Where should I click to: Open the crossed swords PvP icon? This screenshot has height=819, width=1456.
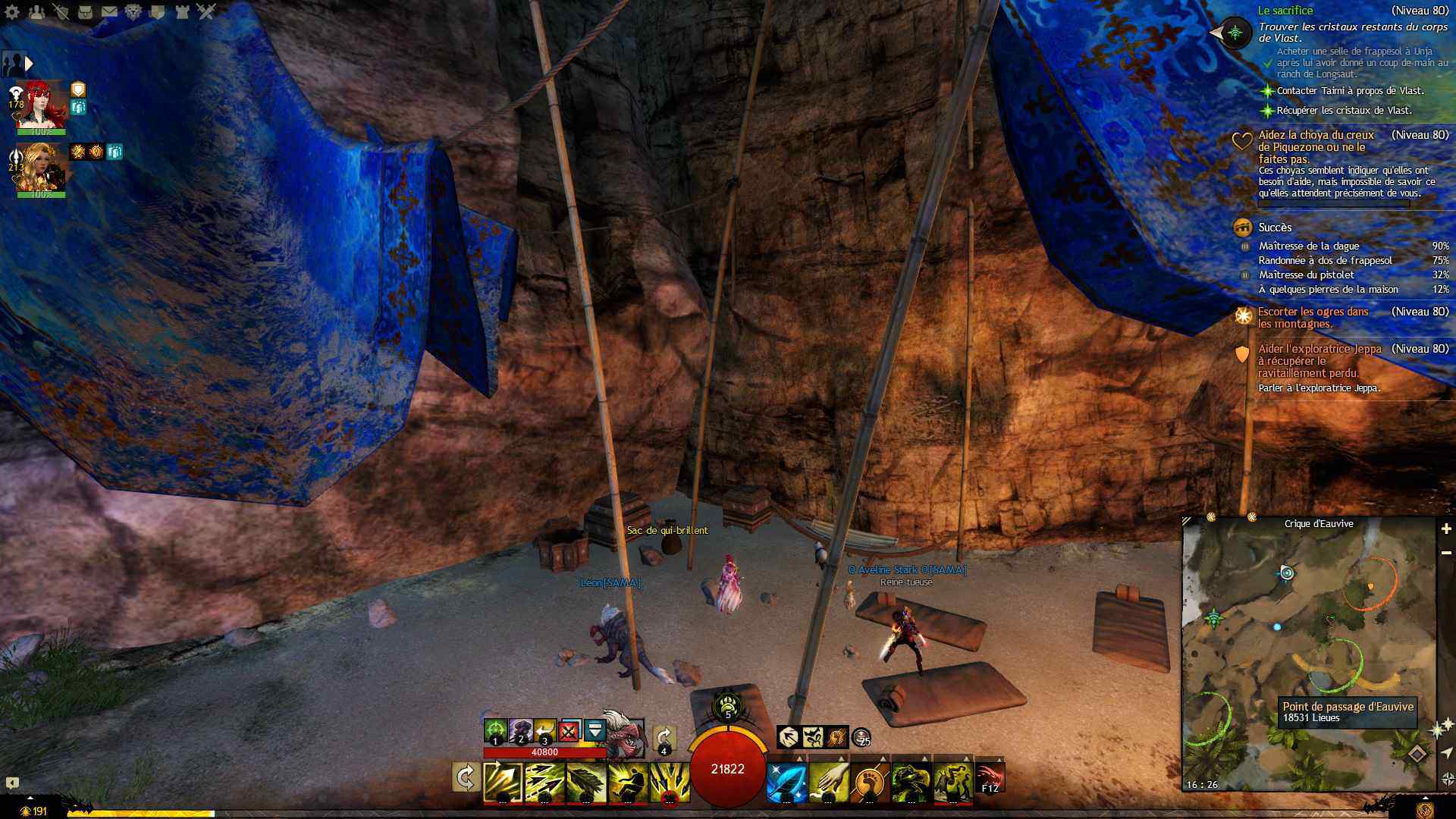(206, 11)
